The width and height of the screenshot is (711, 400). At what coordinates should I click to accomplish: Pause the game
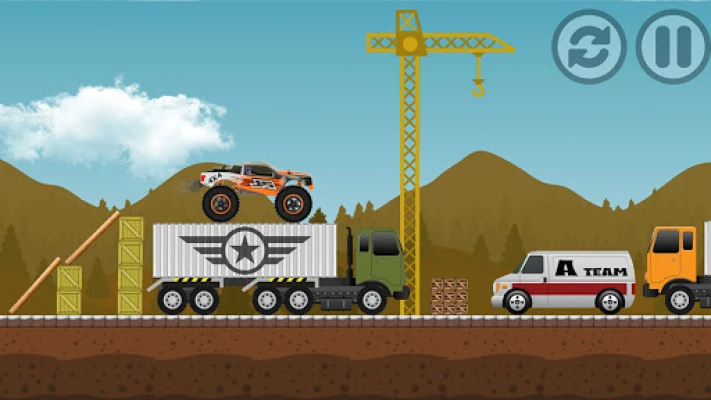tap(672, 47)
